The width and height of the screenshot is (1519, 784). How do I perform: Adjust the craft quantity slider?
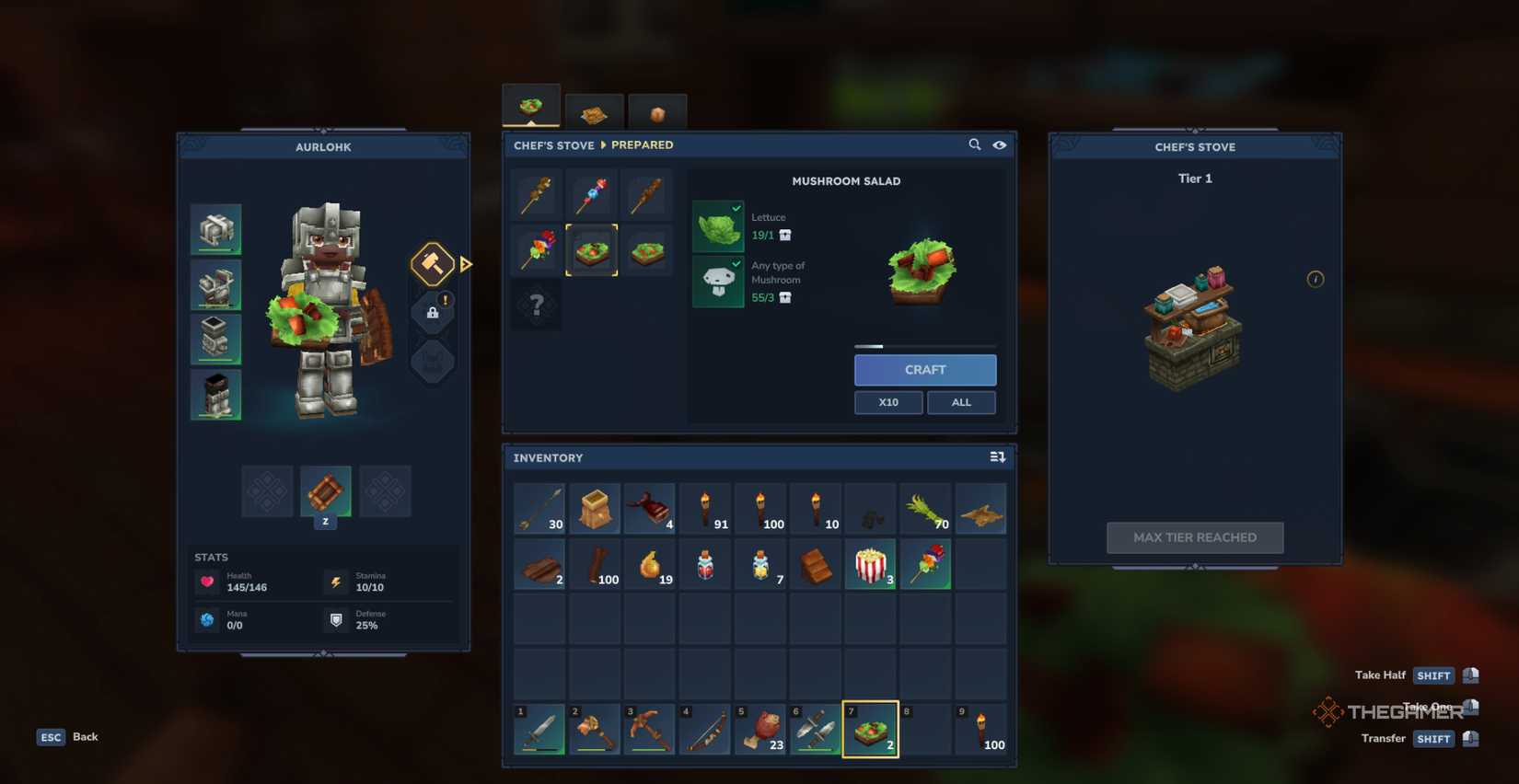click(925, 347)
